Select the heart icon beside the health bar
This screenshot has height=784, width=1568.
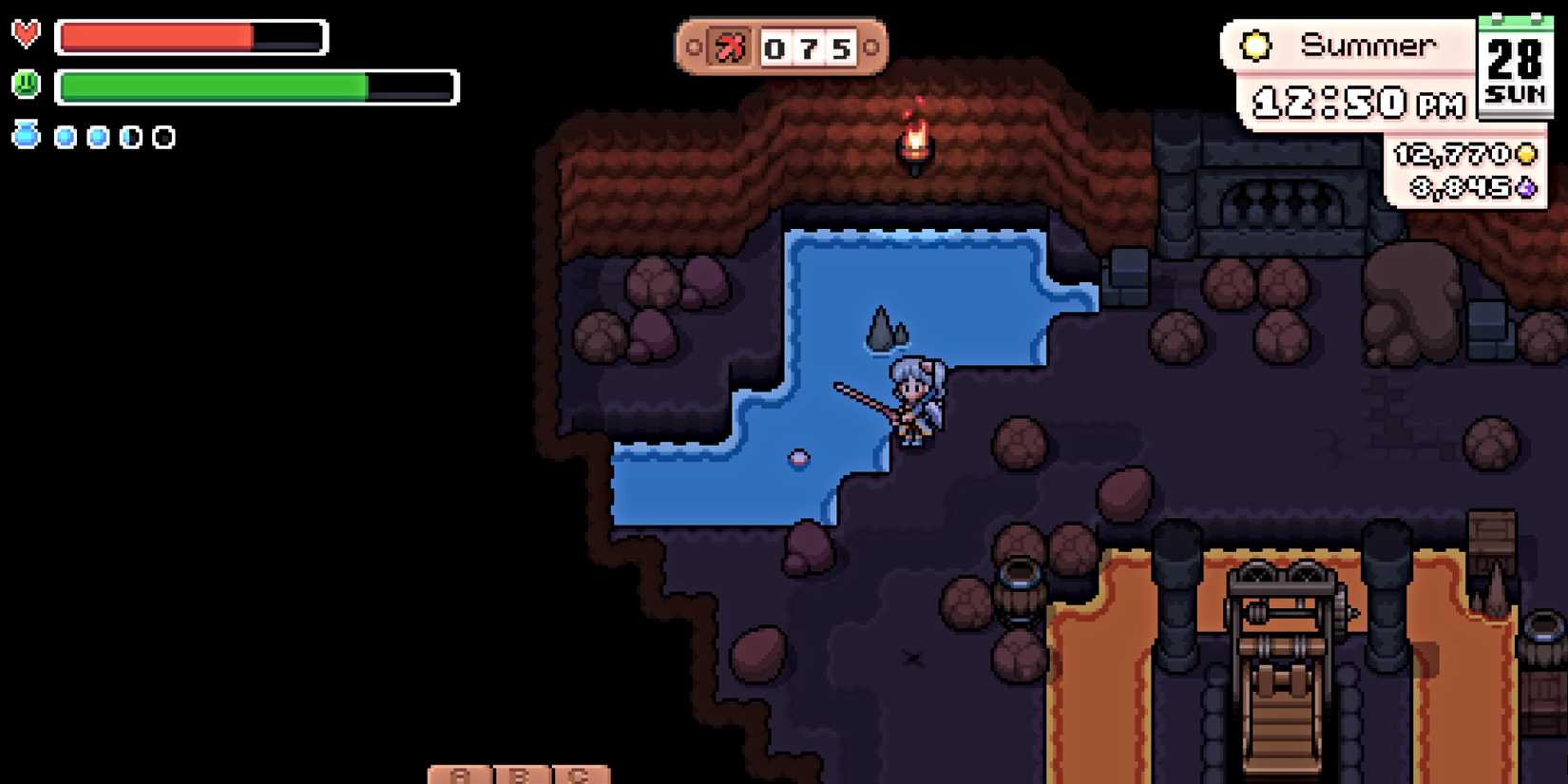27,37
